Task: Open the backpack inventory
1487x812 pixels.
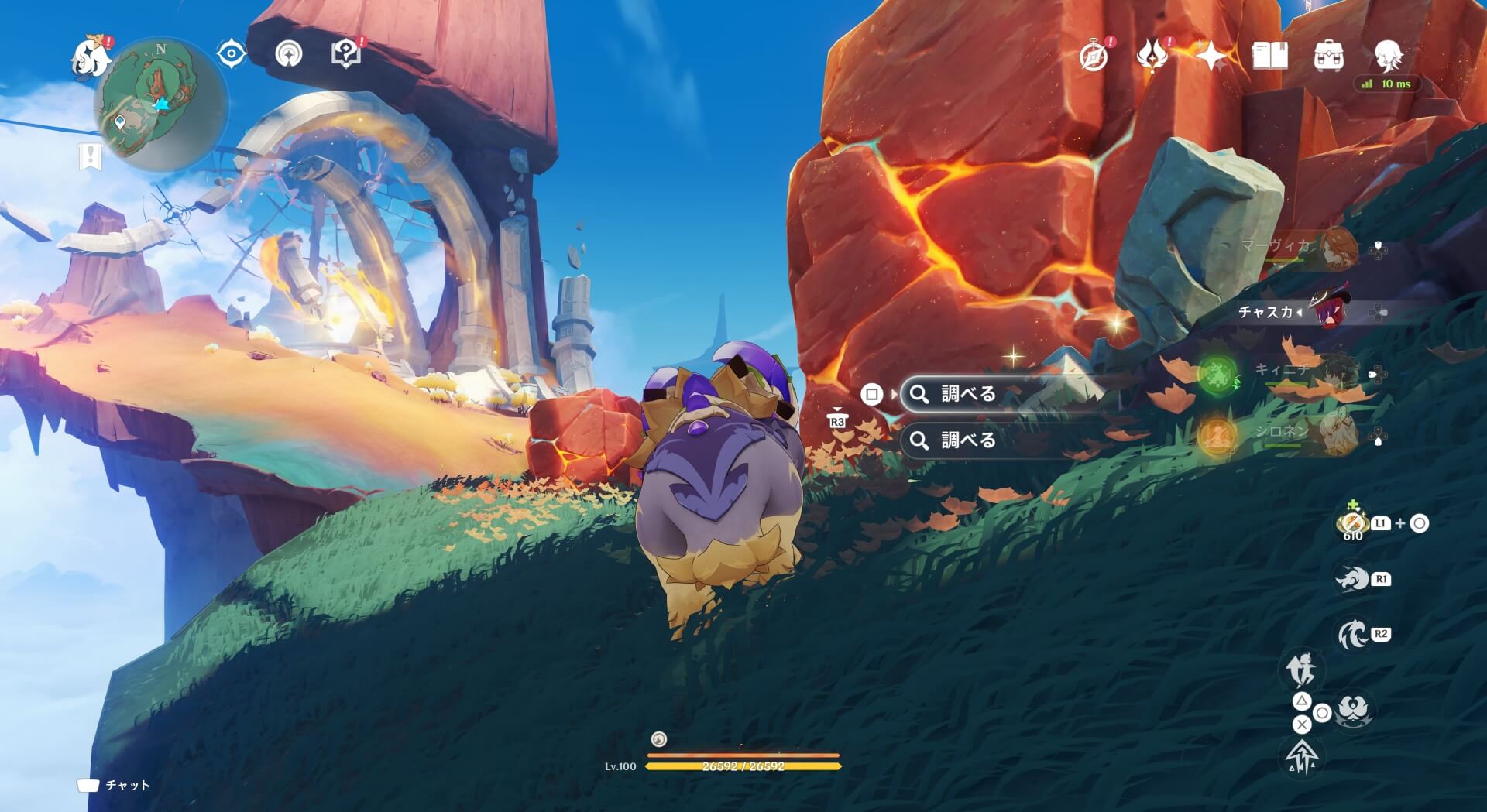Action: point(1329,56)
